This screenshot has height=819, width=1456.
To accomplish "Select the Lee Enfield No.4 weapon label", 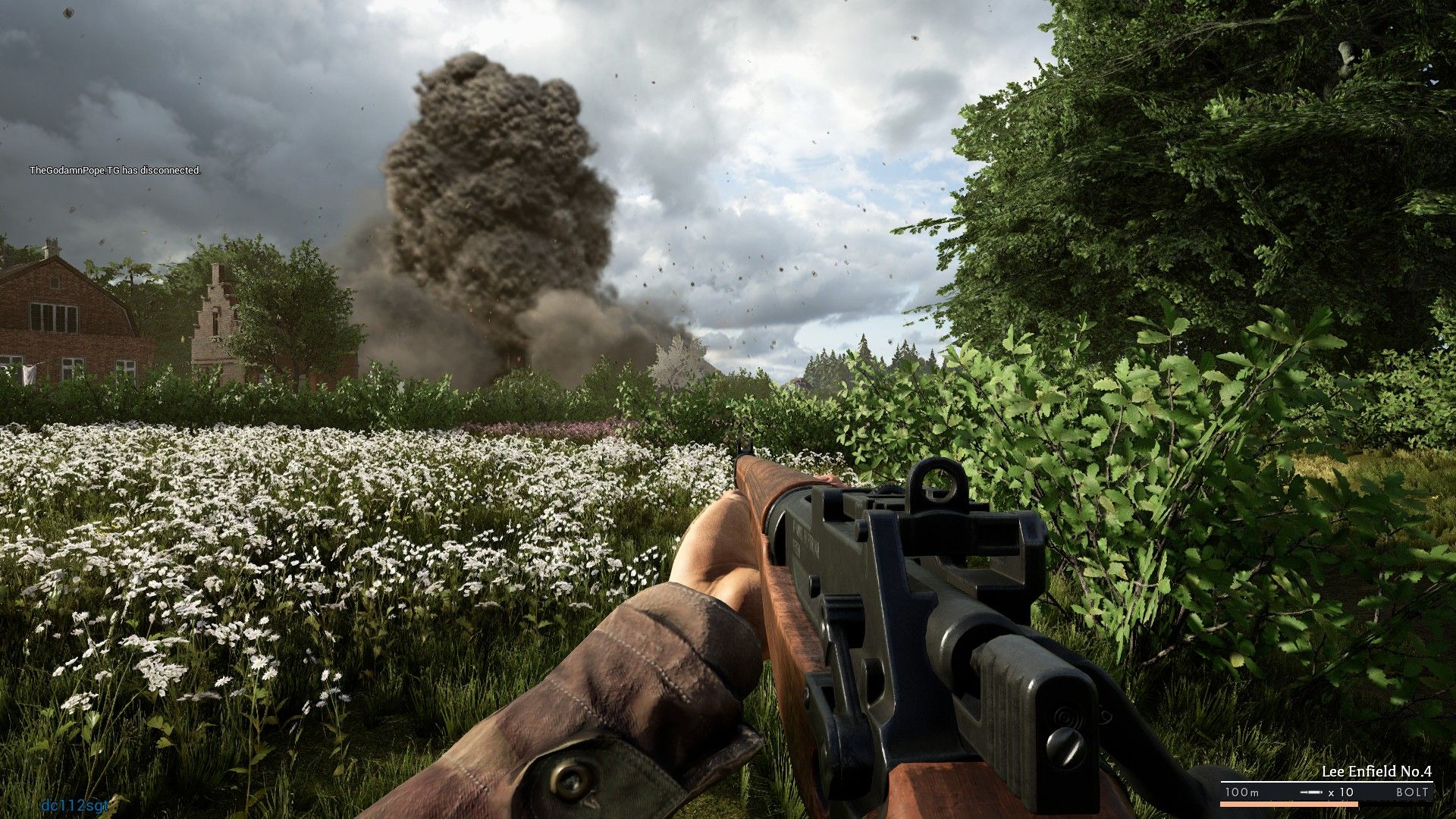I will pos(1376,772).
